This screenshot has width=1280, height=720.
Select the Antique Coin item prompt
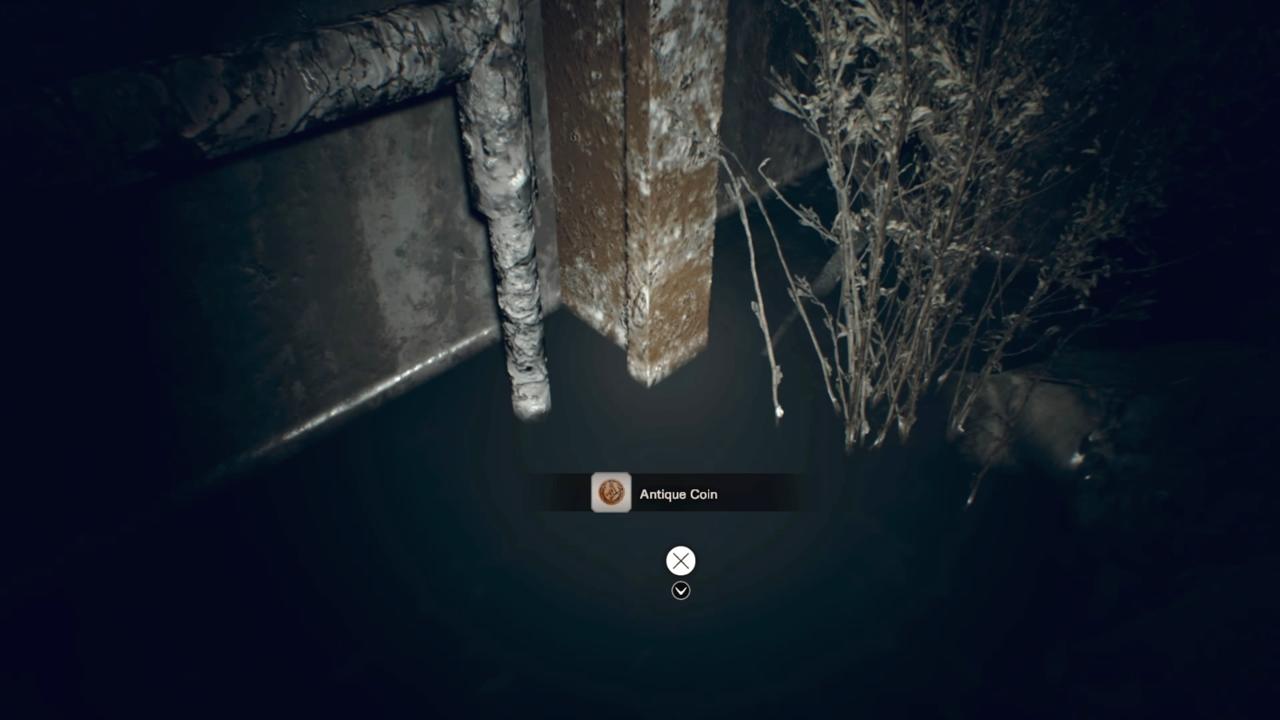tap(664, 493)
